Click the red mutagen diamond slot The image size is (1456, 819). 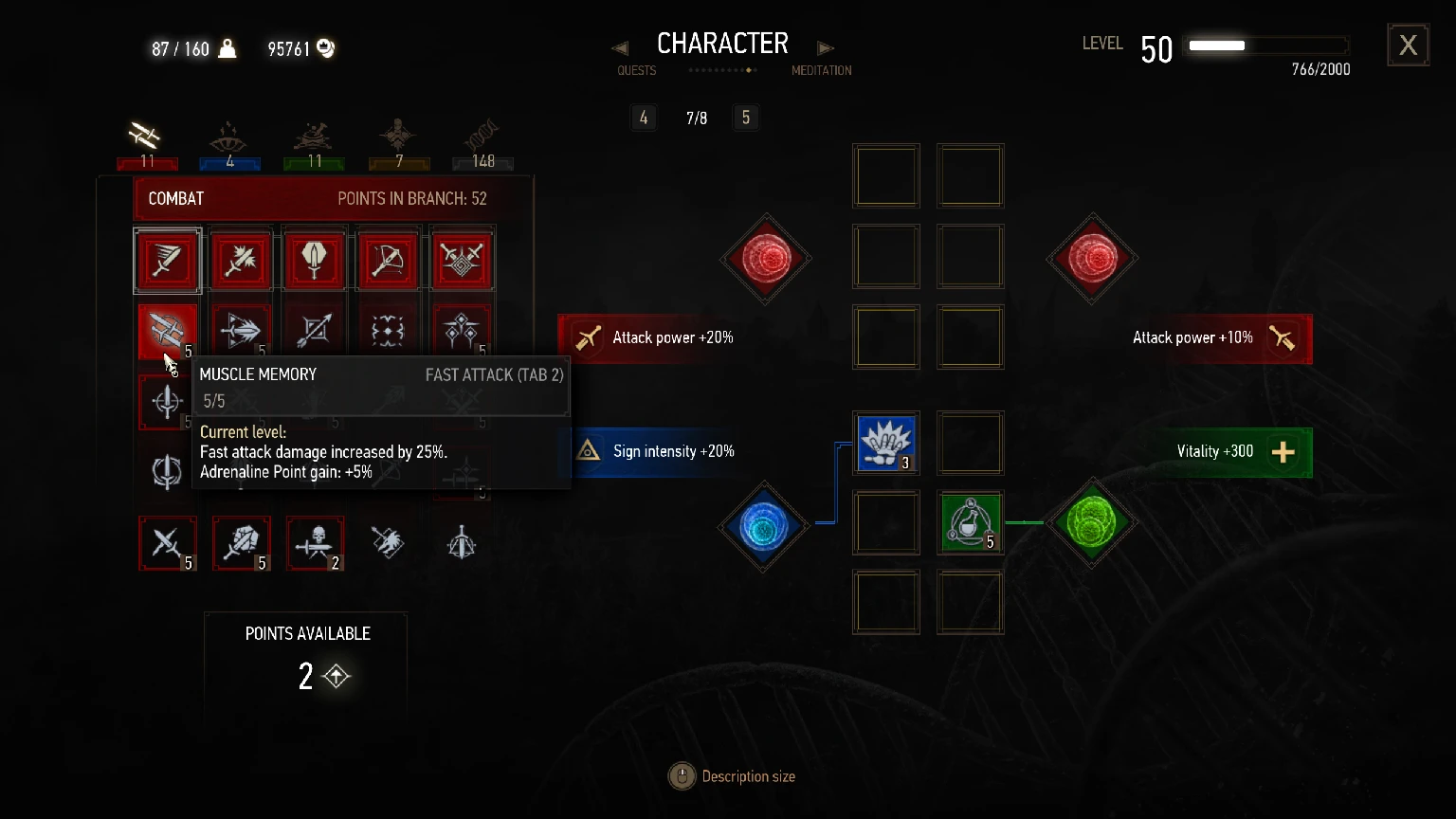click(x=765, y=258)
